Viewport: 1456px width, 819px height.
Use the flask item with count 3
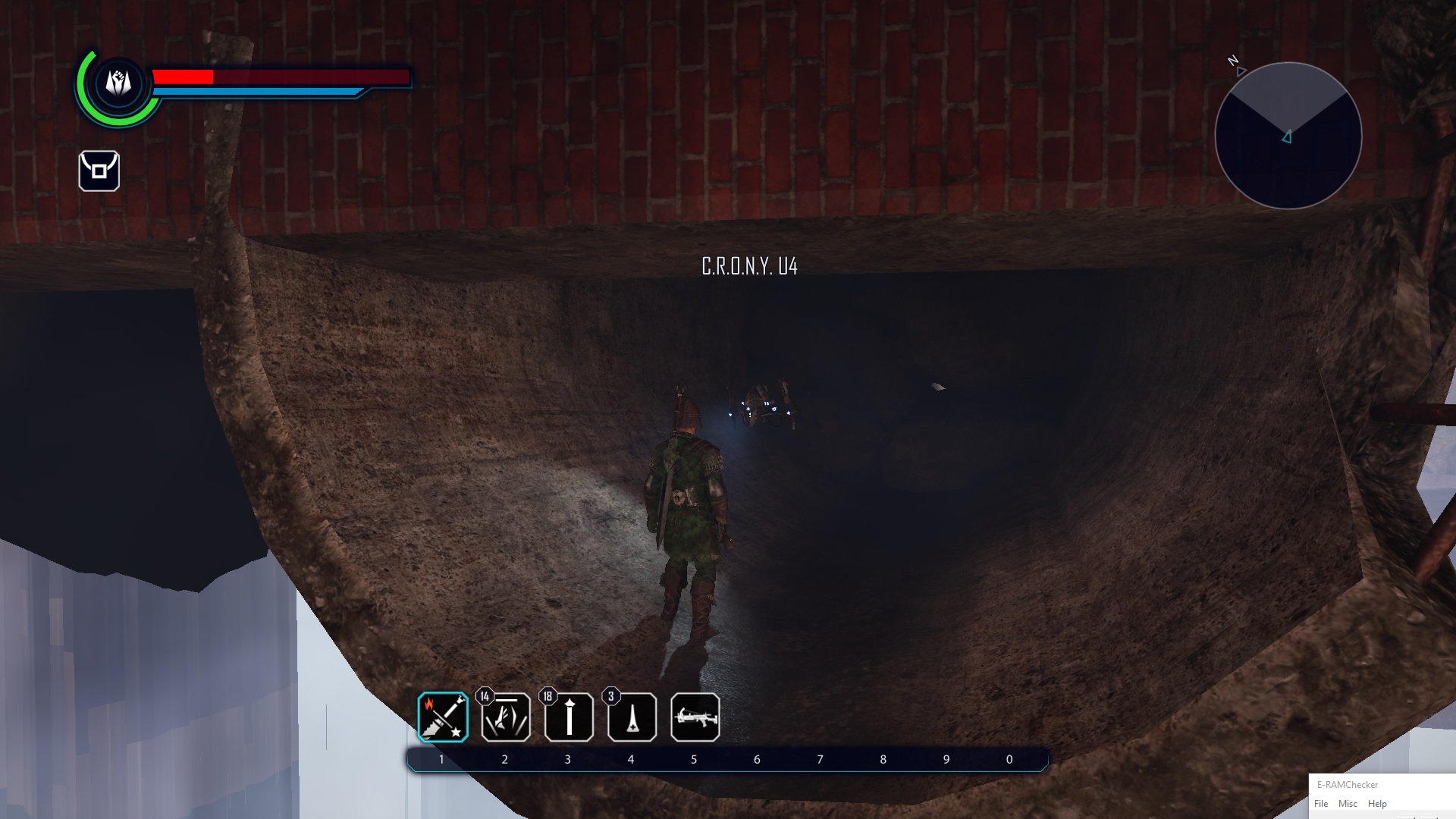632,717
